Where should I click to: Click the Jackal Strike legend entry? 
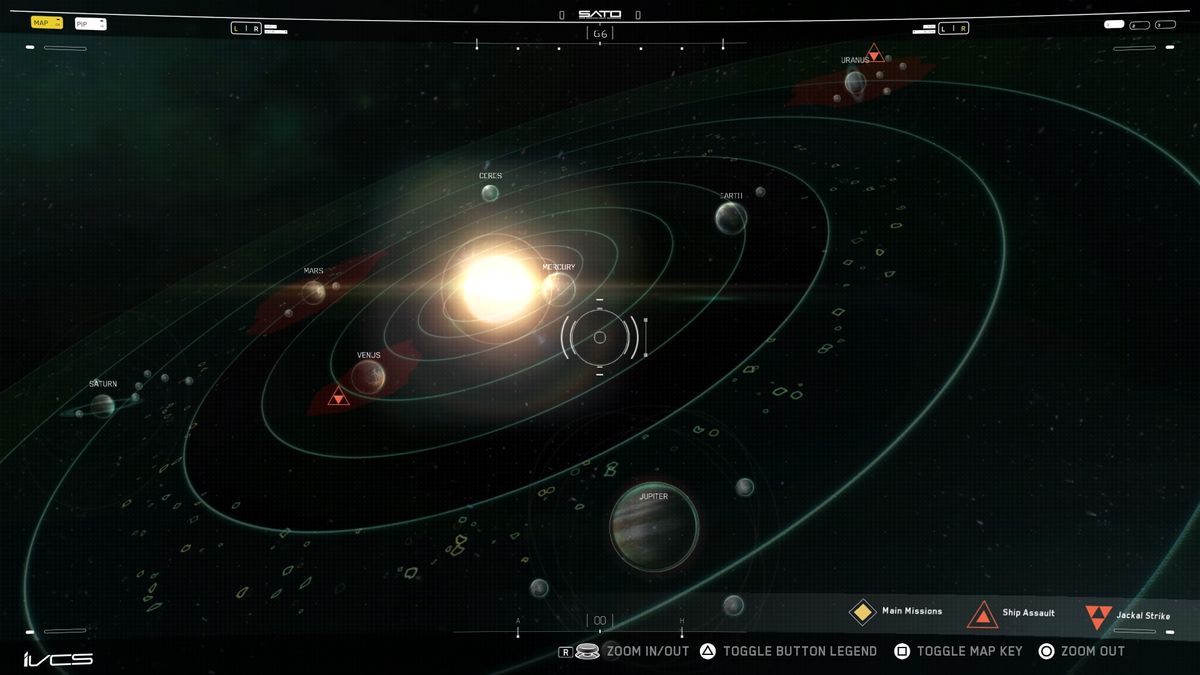click(x=1128, y=616)
